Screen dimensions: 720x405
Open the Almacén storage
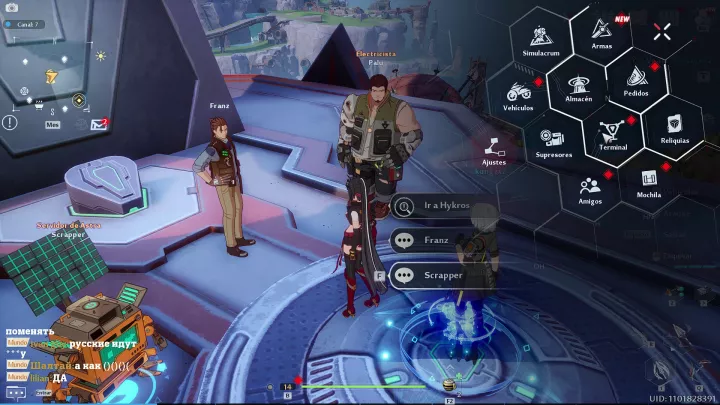(x=579, y=88)
